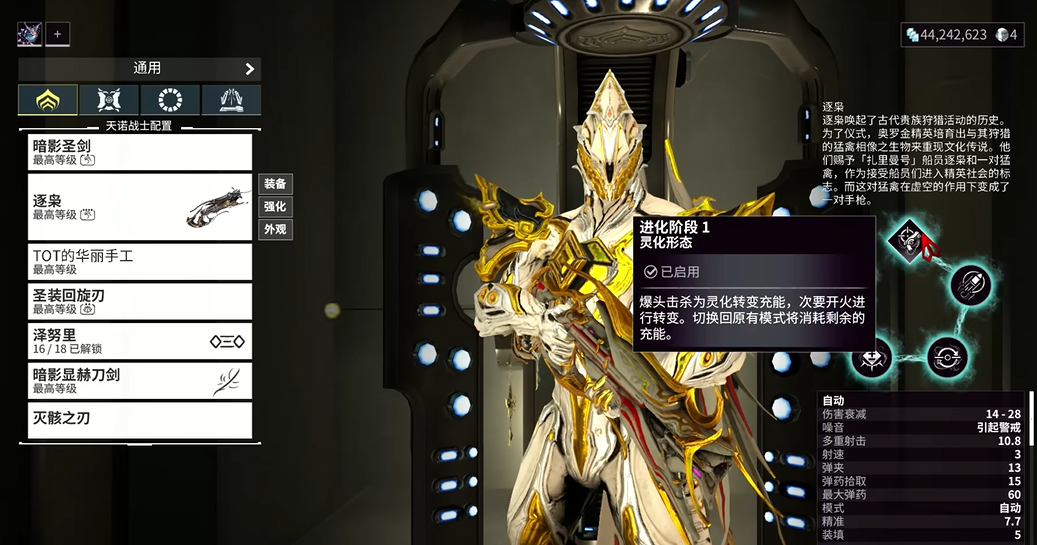Switch to the dotted ring category tab
The height and width of the screenshot is (545, 1037).
170,100
